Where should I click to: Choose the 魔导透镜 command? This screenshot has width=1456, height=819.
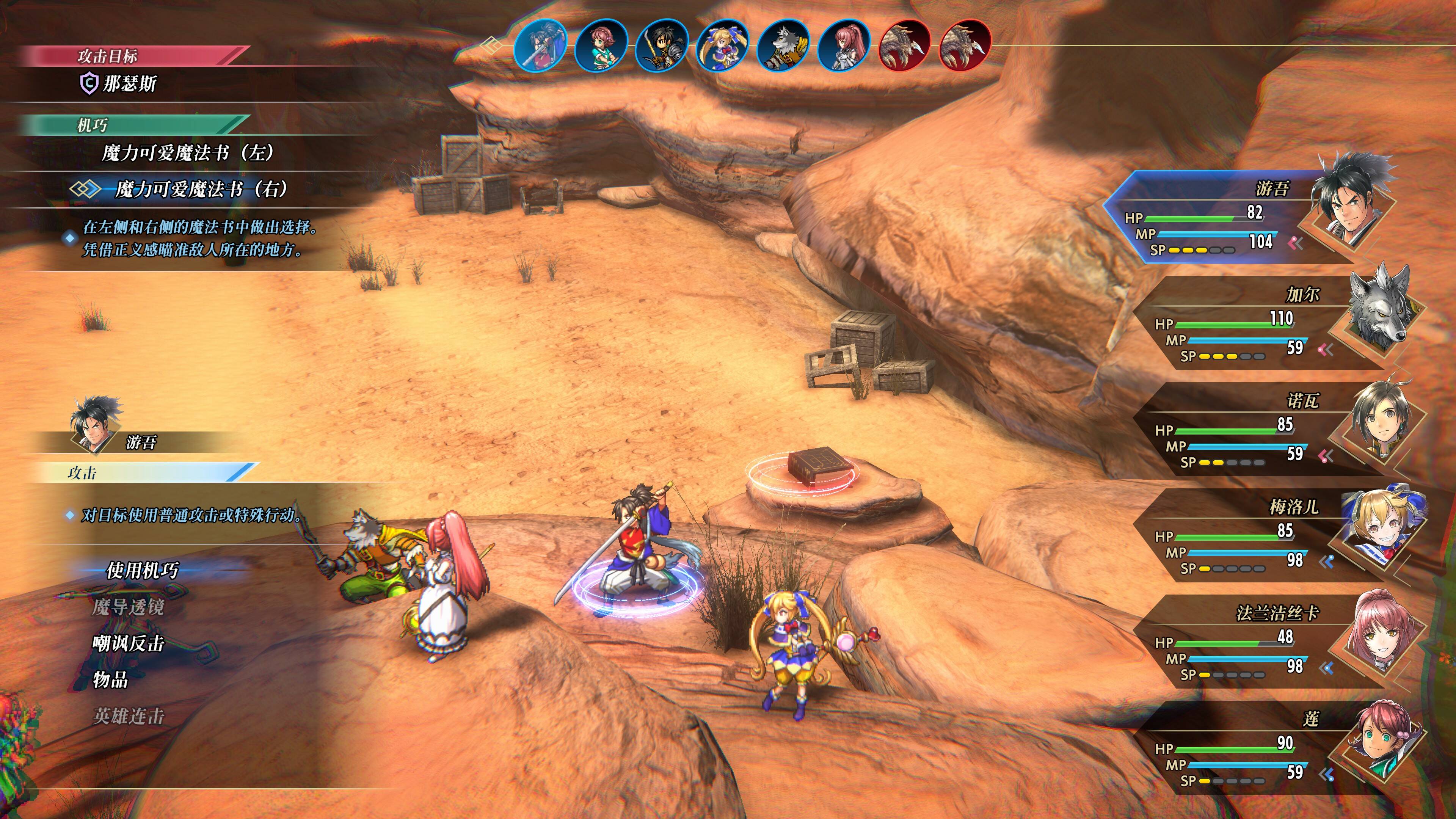point(128,607)
